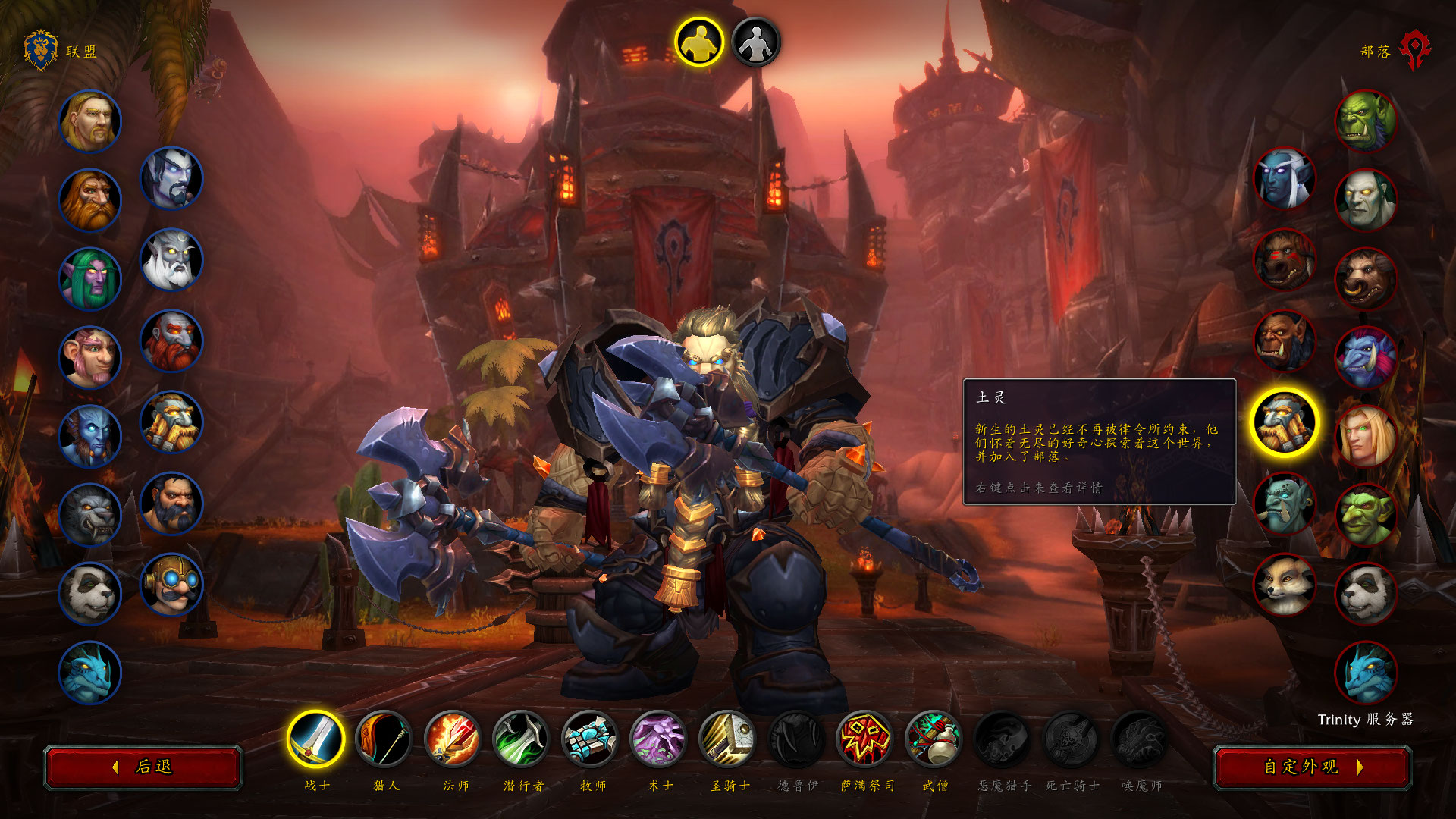
Task: Pick the Horde orc race portrait
Action: click(x=1366, y=121)
